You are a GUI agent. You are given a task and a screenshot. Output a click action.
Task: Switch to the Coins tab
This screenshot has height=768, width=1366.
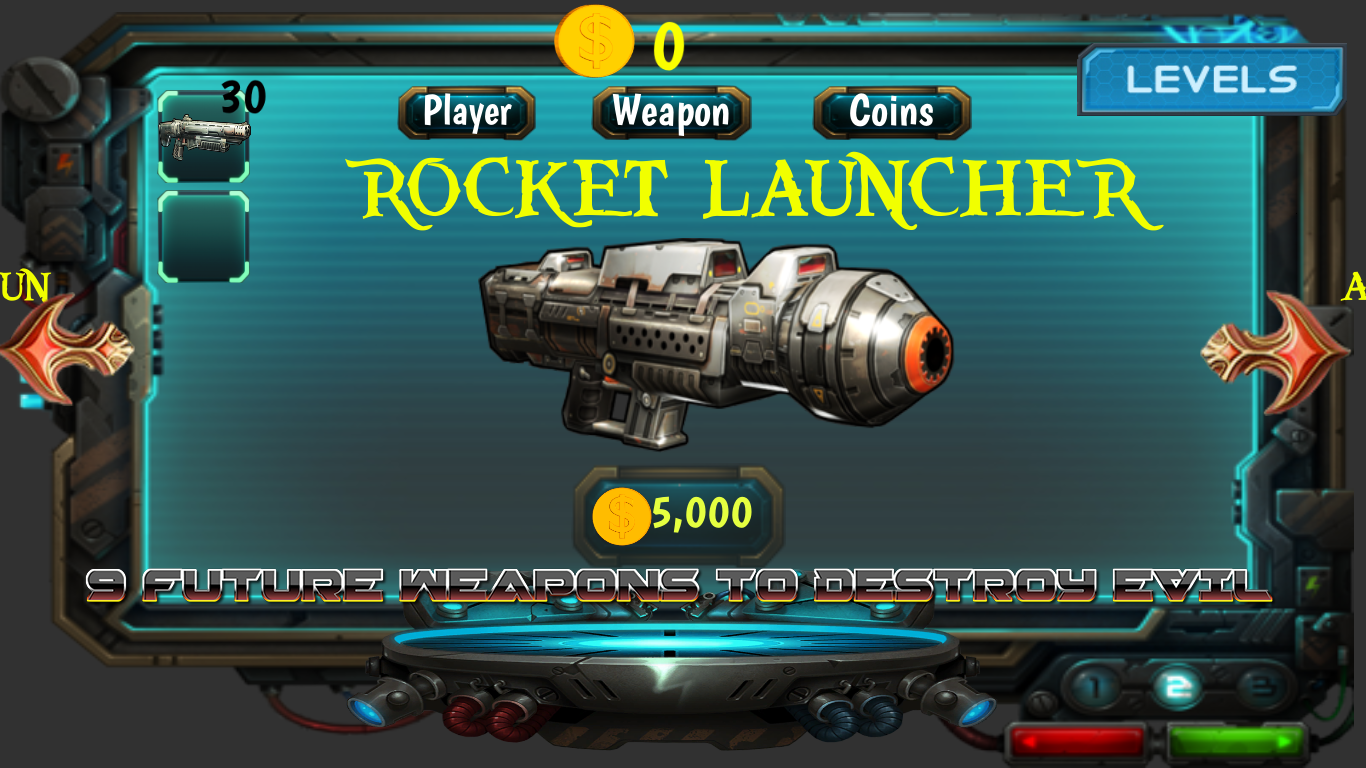coord(889,113)
